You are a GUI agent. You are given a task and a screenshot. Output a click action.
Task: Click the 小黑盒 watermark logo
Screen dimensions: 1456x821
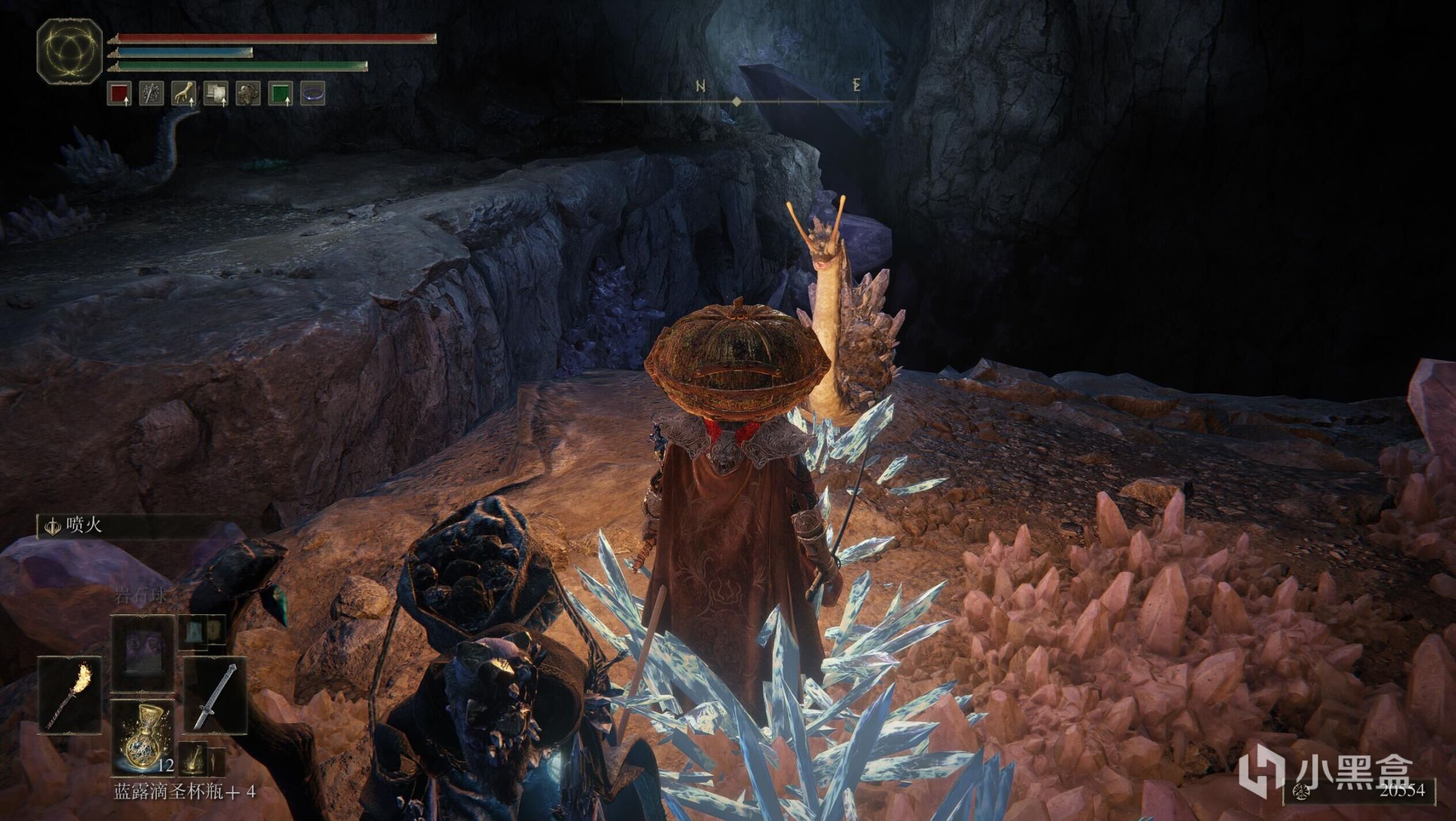(1325, 770)
